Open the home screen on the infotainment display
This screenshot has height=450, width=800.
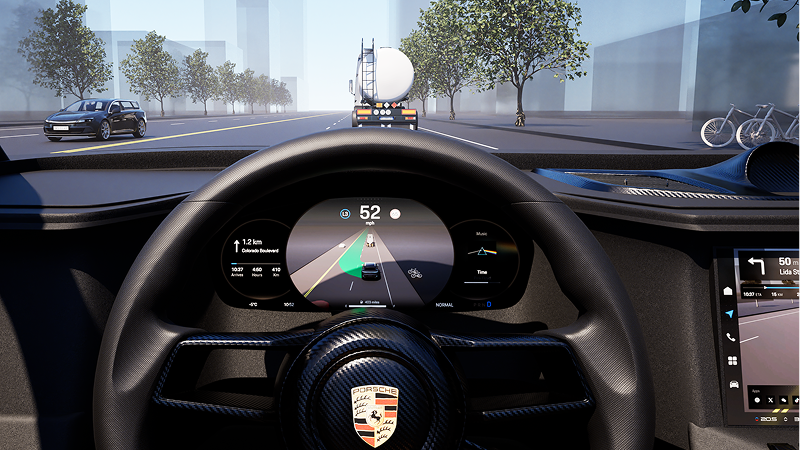pyautogui.click(x=728, y=291)
